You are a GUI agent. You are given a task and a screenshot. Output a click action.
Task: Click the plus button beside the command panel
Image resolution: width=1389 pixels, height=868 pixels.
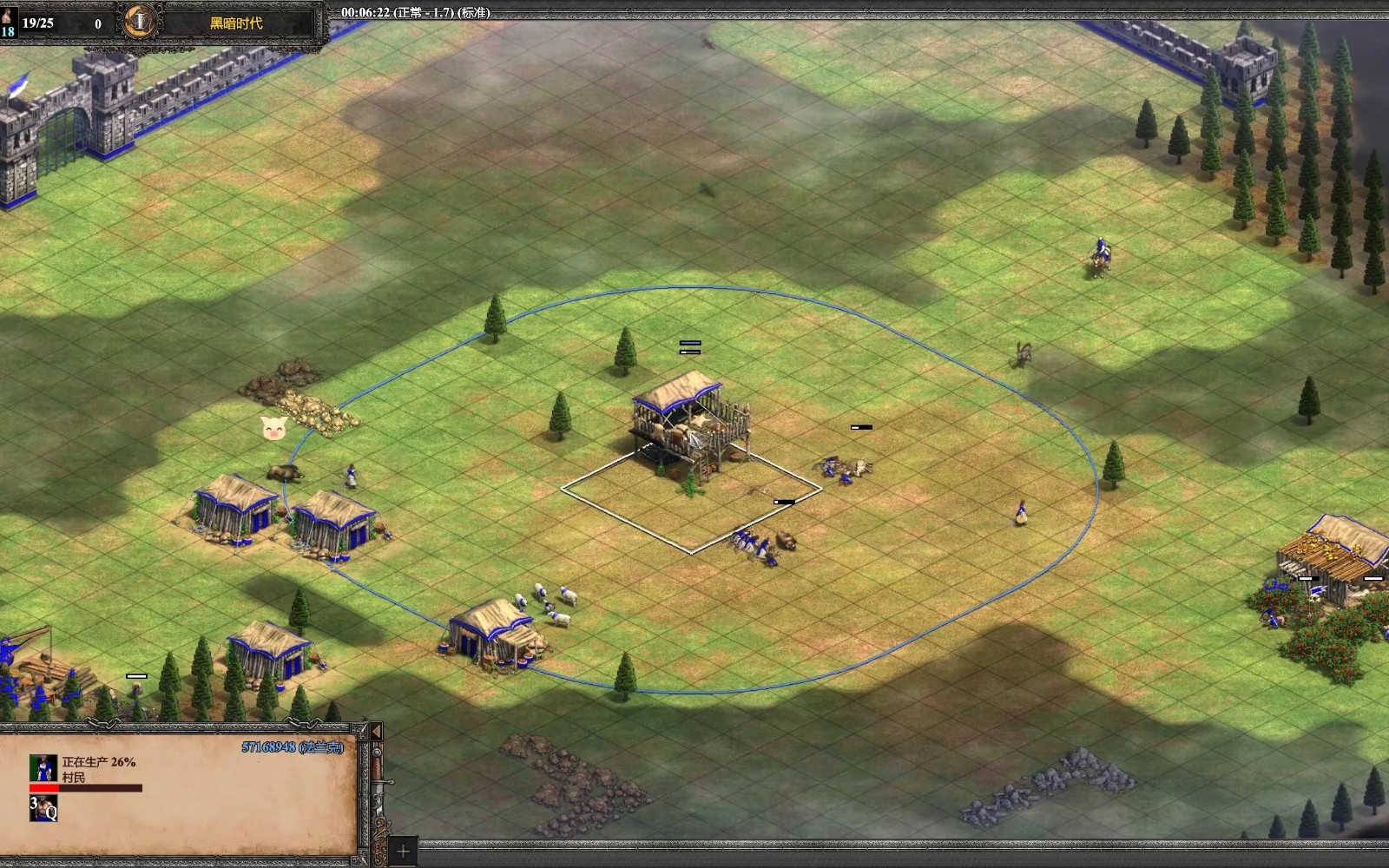click(x=402, y=851)
